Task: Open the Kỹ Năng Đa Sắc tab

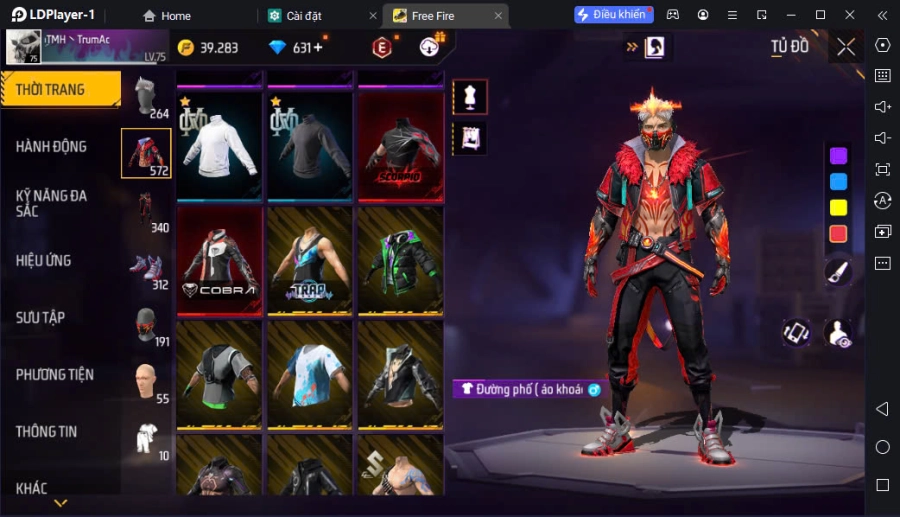Action: (52, 203)
